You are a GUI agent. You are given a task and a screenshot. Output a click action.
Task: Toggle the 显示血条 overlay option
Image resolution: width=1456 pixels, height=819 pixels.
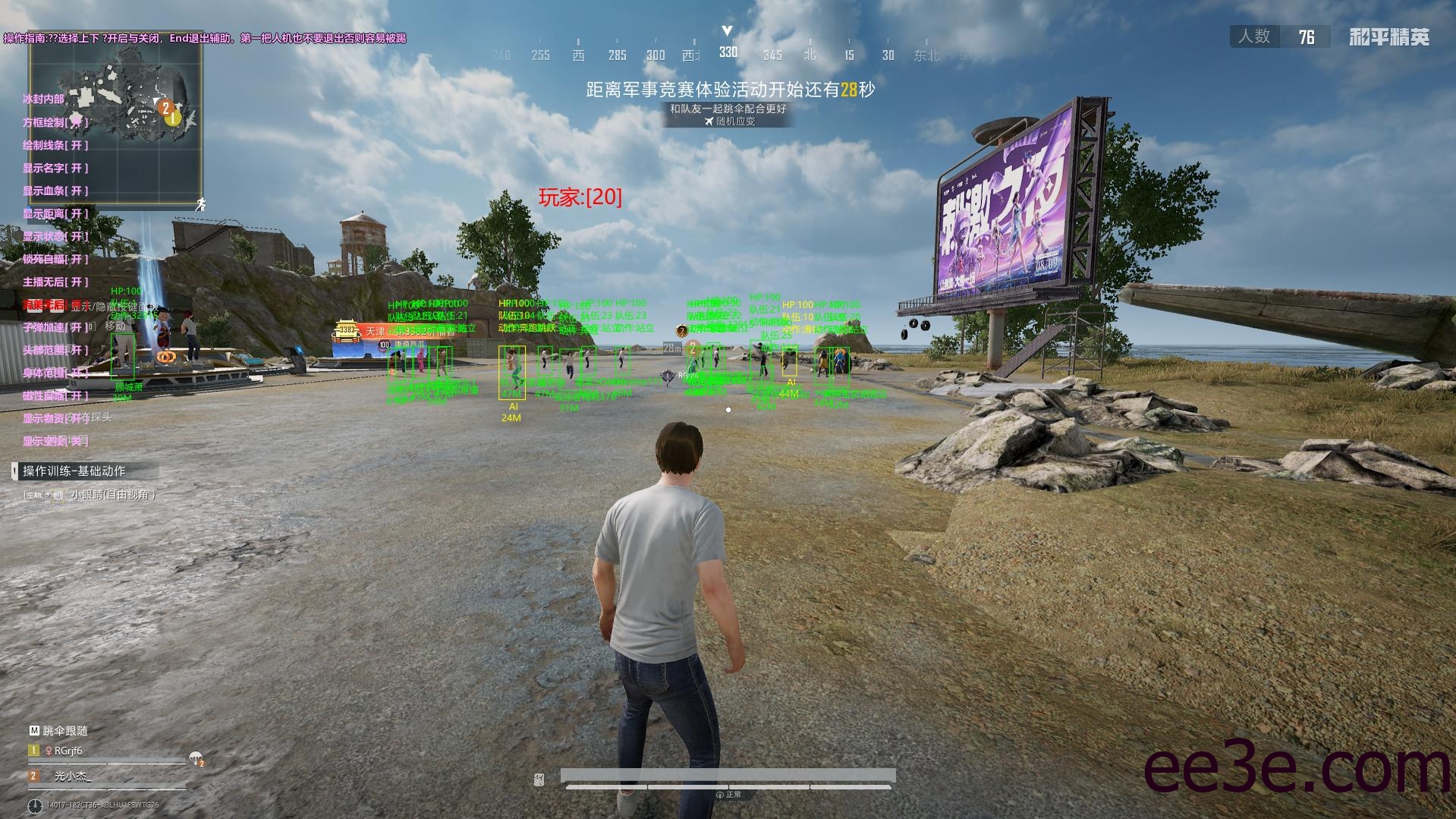coord(55,191)
